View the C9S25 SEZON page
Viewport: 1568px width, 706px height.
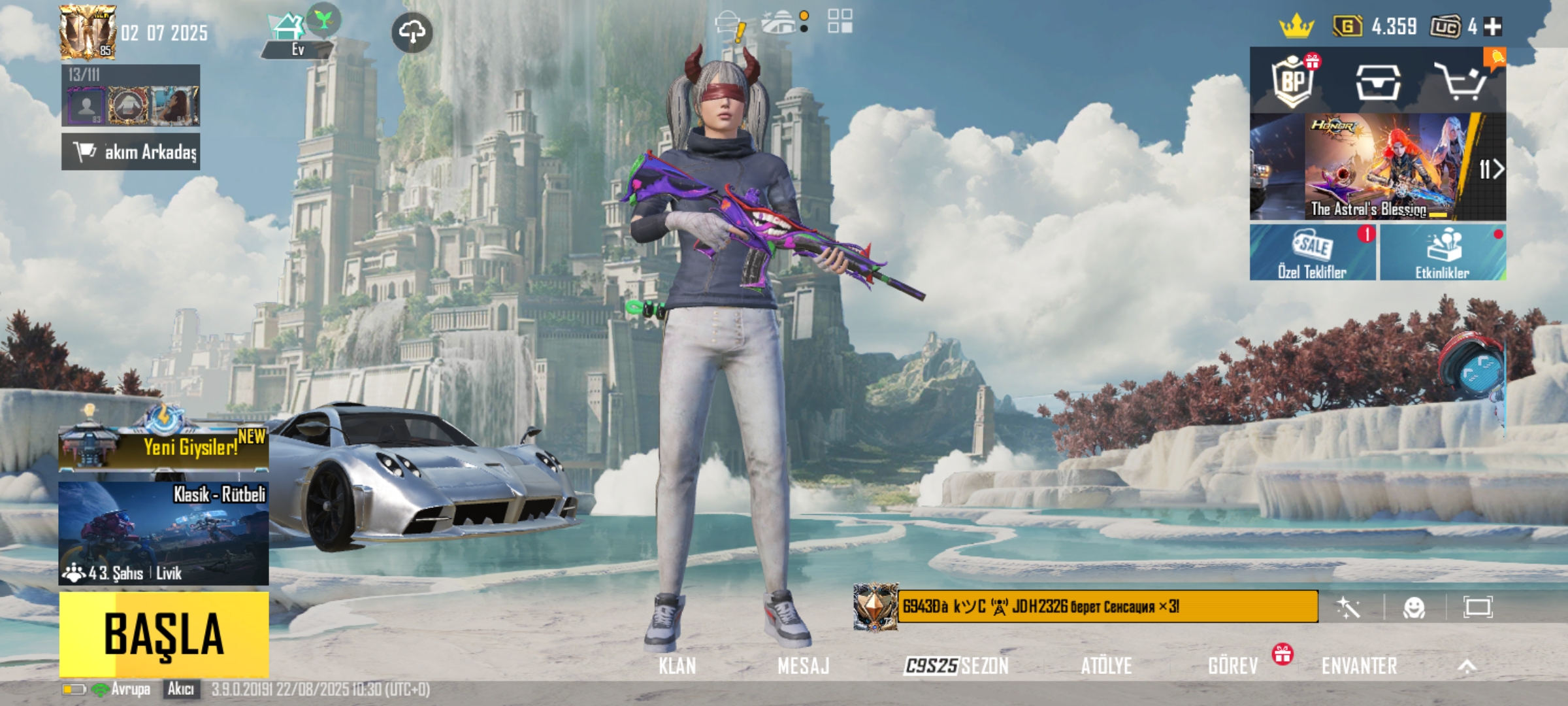(x=956, y=666)
